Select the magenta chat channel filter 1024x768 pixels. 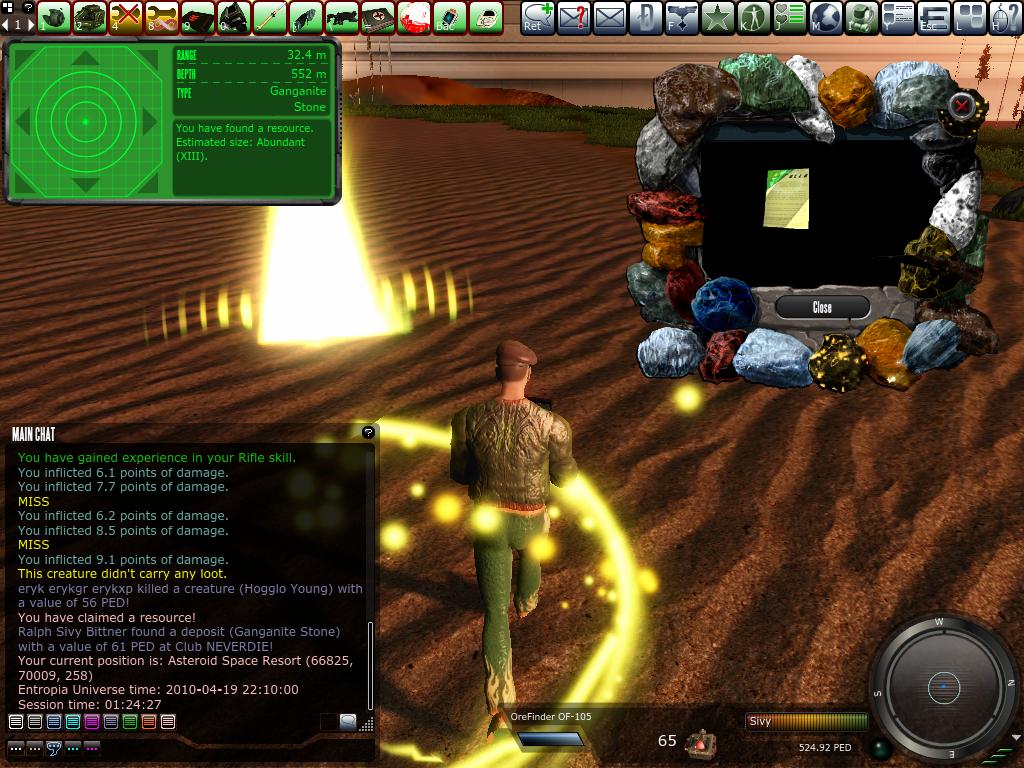point(92,721)
